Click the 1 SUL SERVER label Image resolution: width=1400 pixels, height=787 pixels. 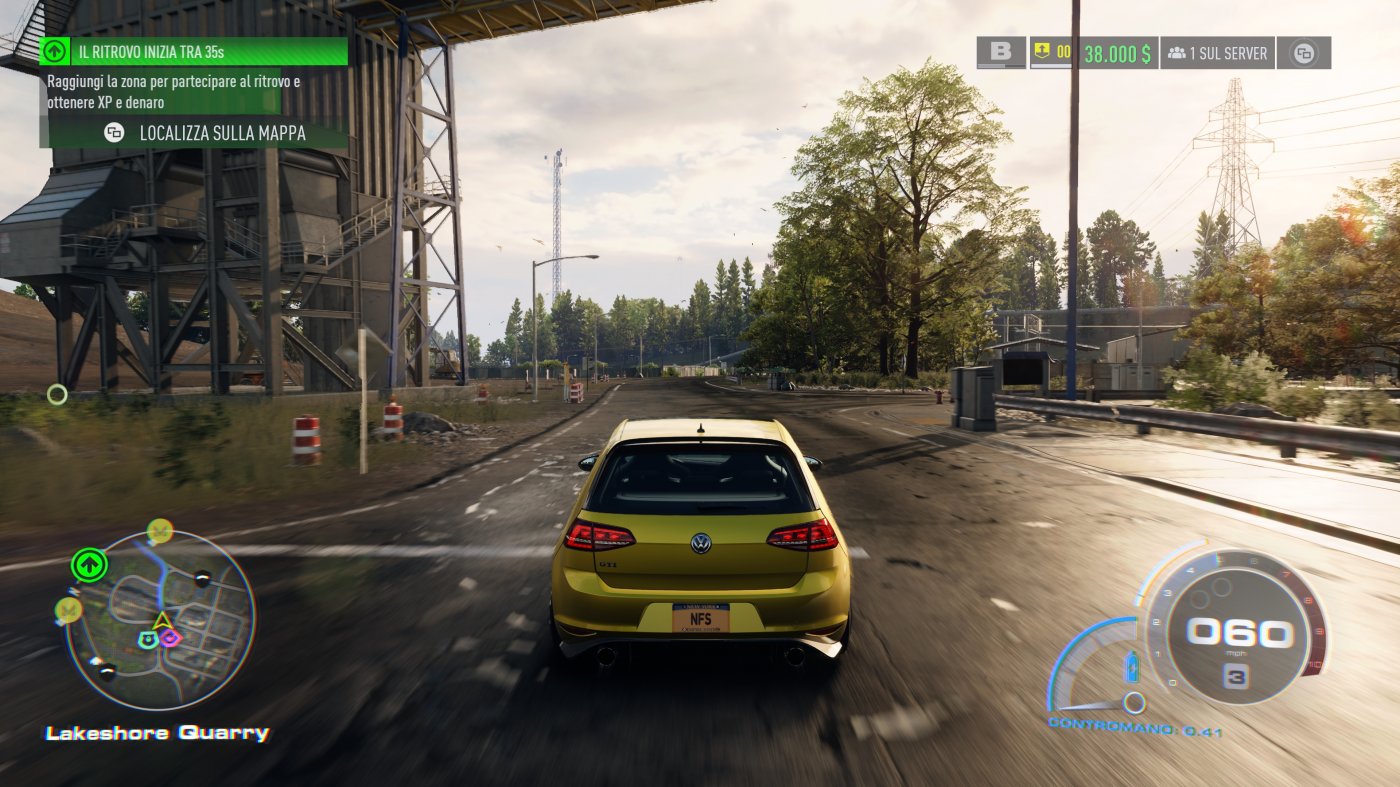click(x=1229, y=52)
